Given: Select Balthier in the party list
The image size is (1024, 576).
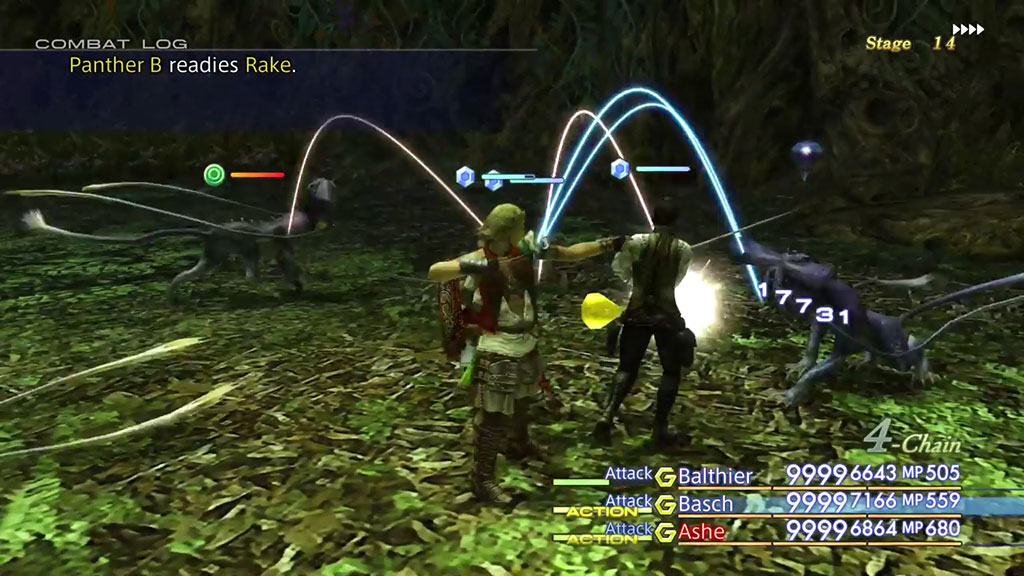Looking at the screenshot, I should pyautogui.click(x=714, y=476).
